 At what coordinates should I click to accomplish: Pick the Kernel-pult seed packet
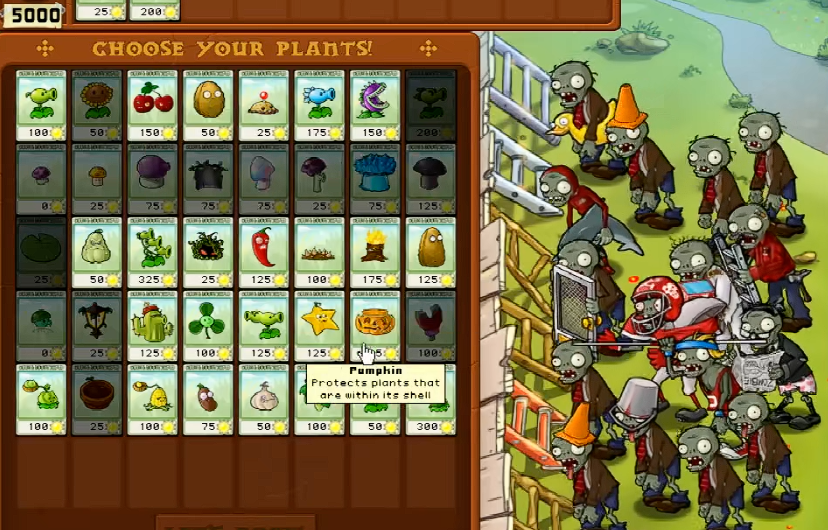[153, 400]
